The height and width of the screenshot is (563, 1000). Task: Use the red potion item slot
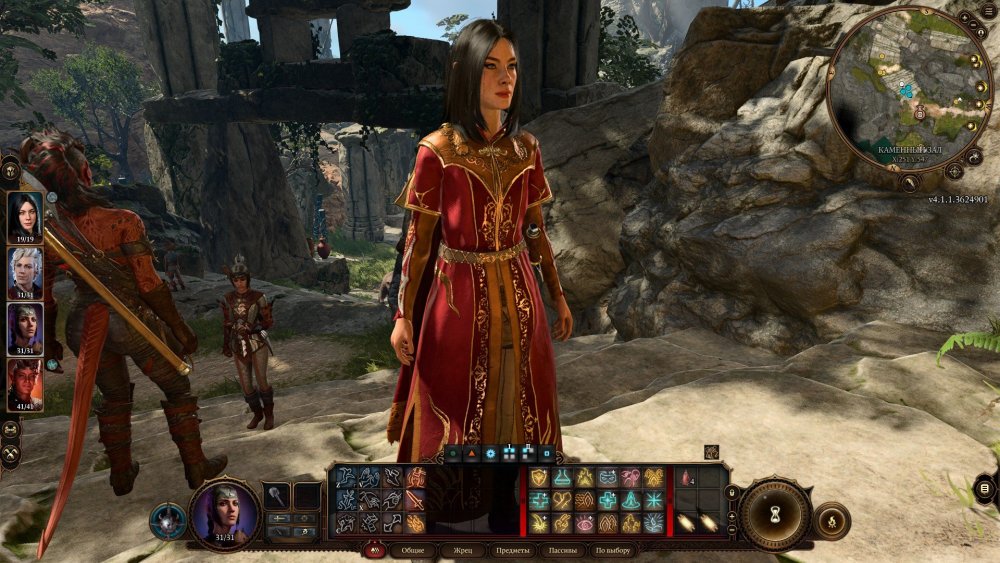[x=686, y=479]
